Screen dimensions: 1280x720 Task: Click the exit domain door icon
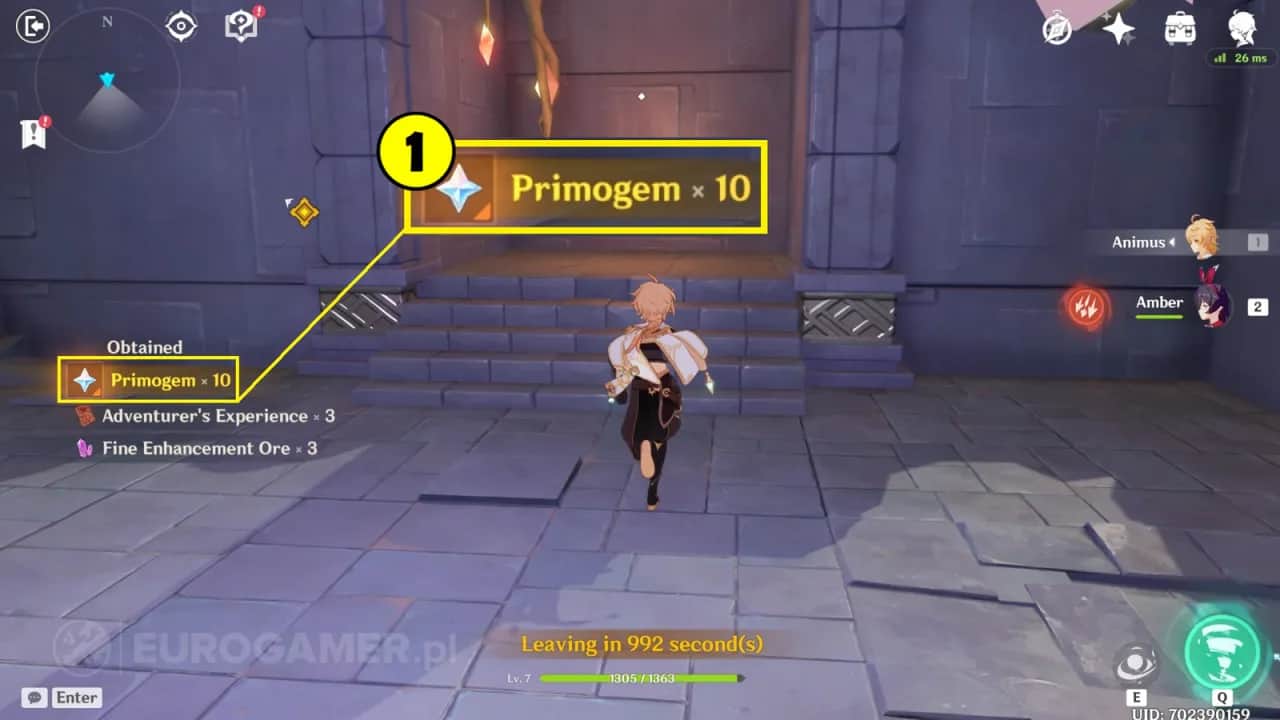coord(32,26)
